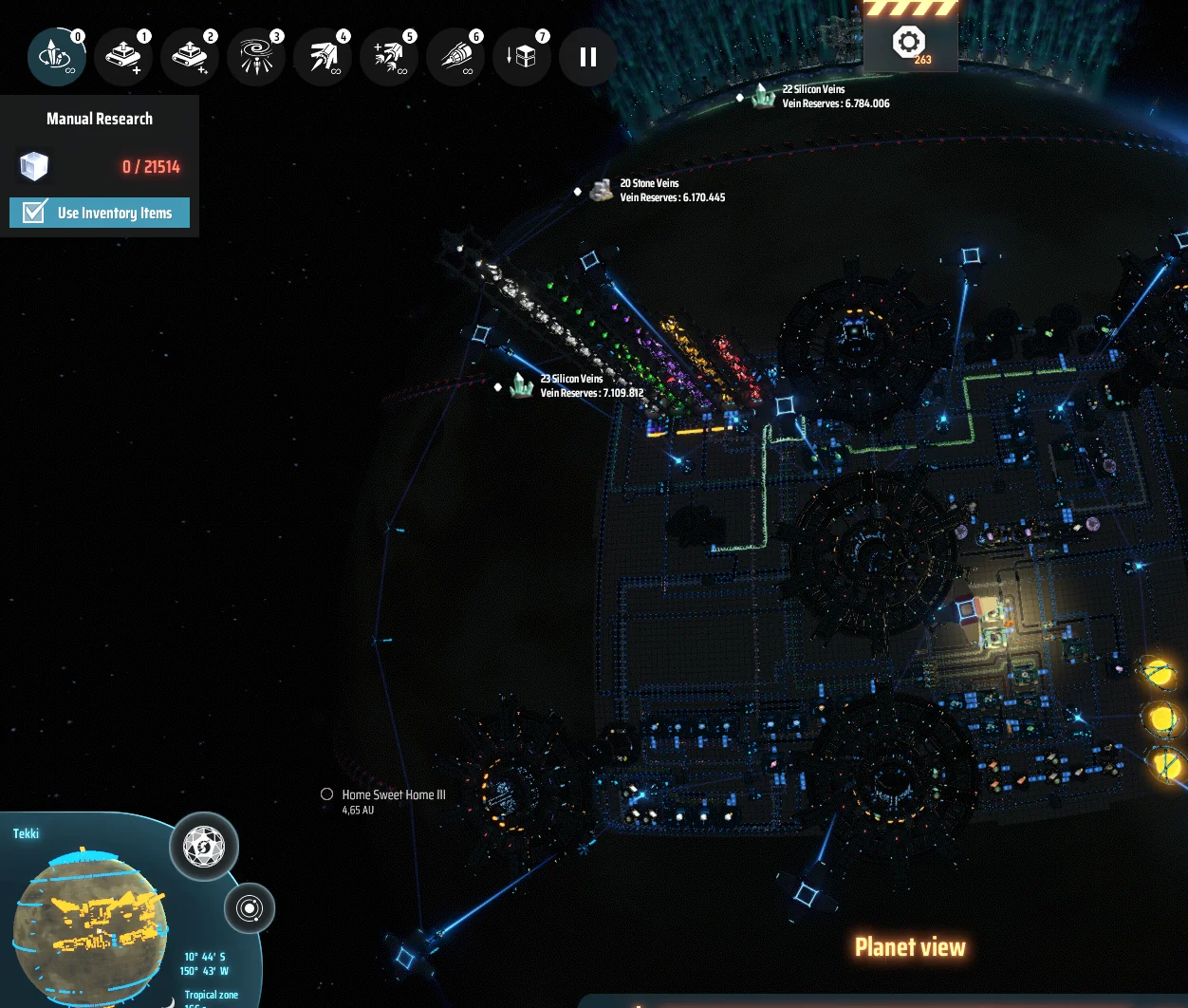Select the spiral galaxy research in slot 3
This screenshot has width=1188, height=1008.
[255, 57]
